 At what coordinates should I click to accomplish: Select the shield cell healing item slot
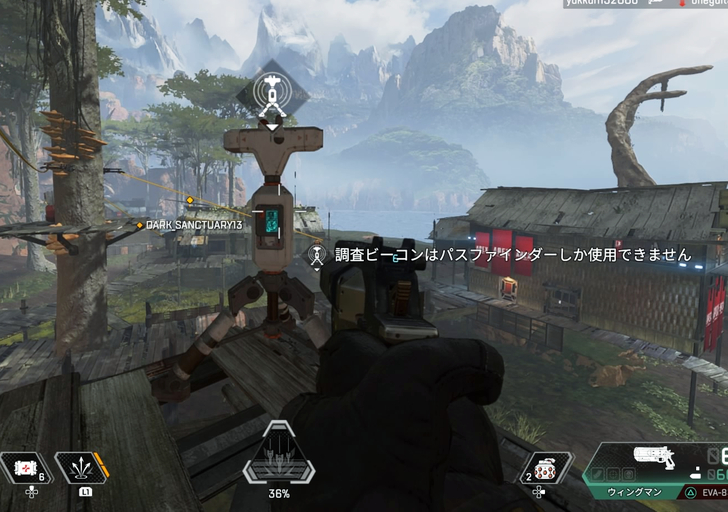point(25,468)
